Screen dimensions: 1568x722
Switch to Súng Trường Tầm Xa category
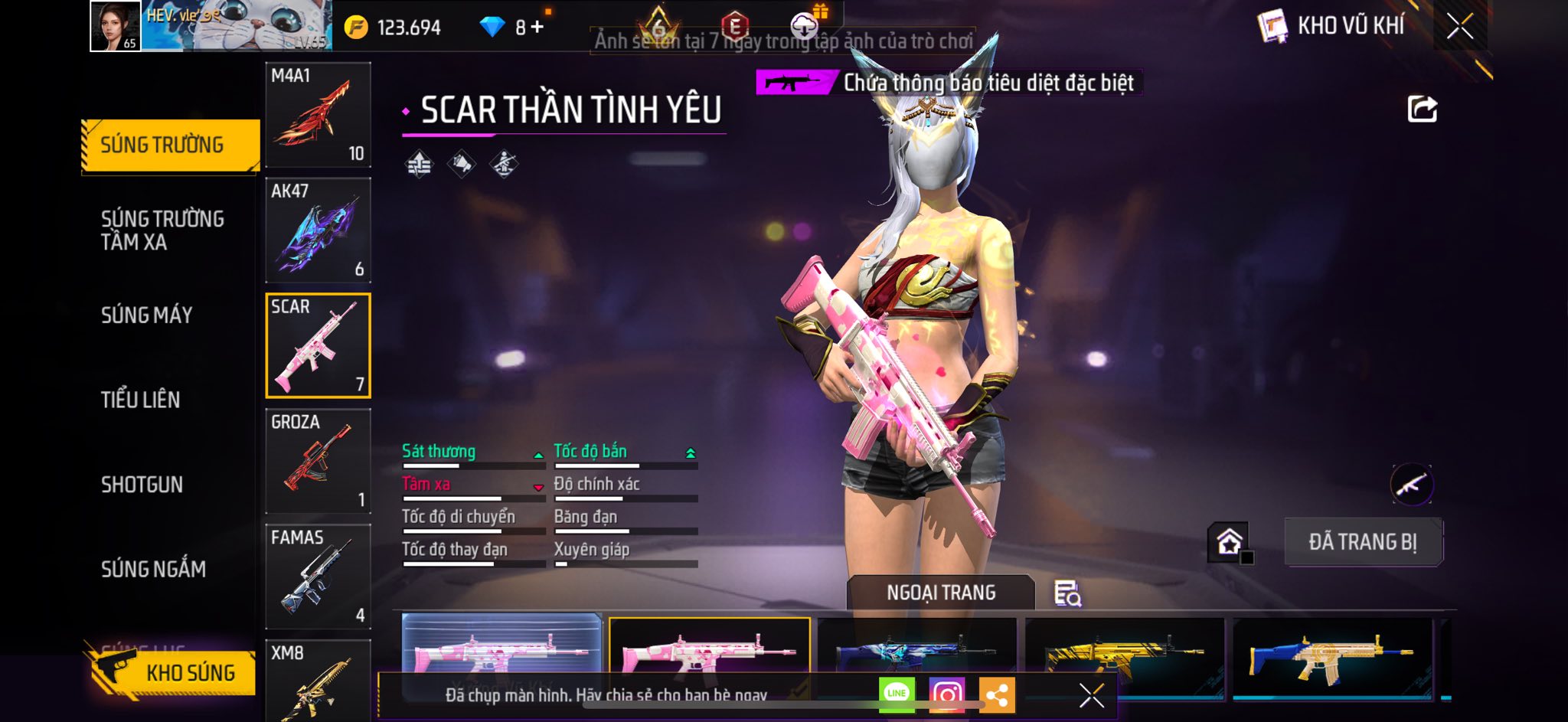coord(162,230)
